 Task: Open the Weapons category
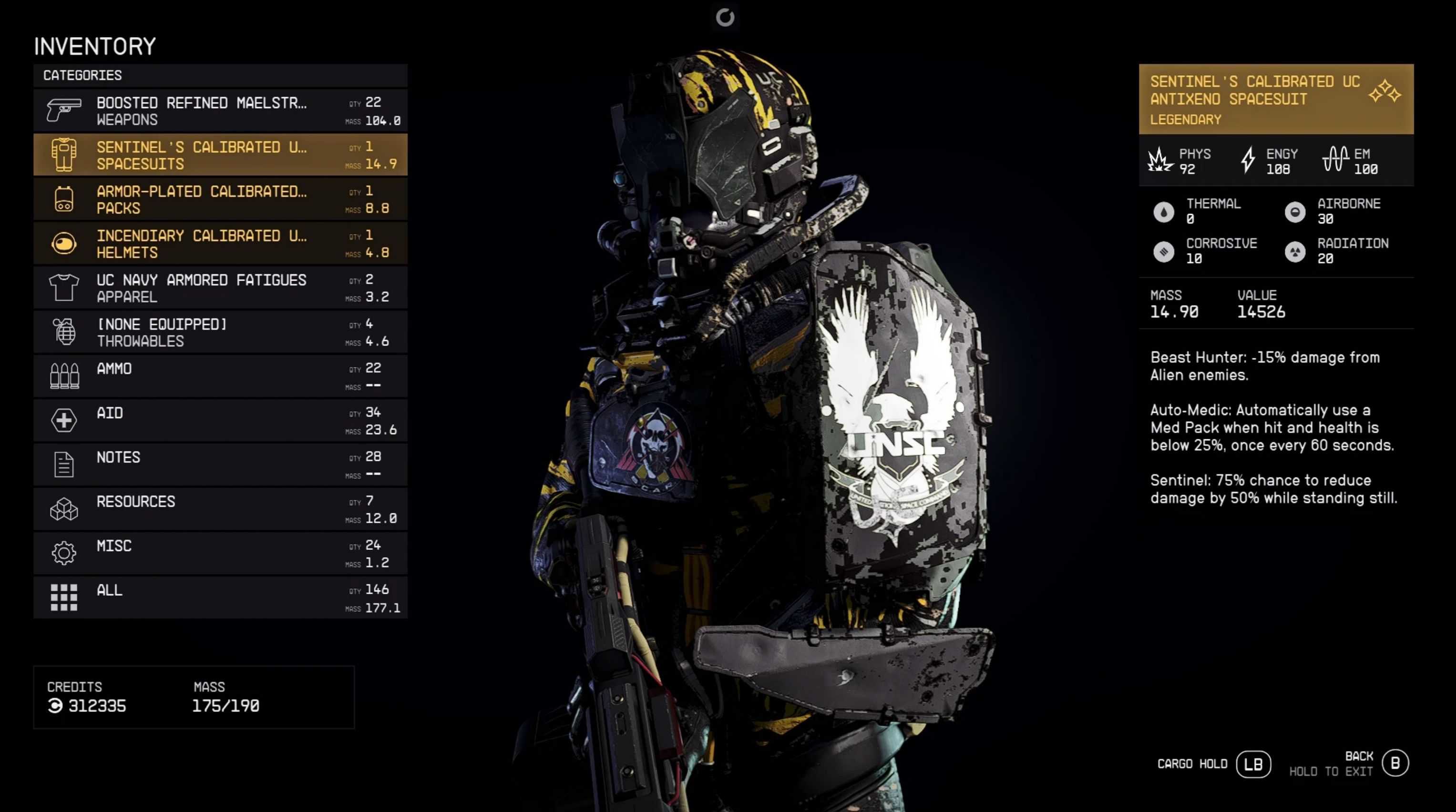point(220,111)
